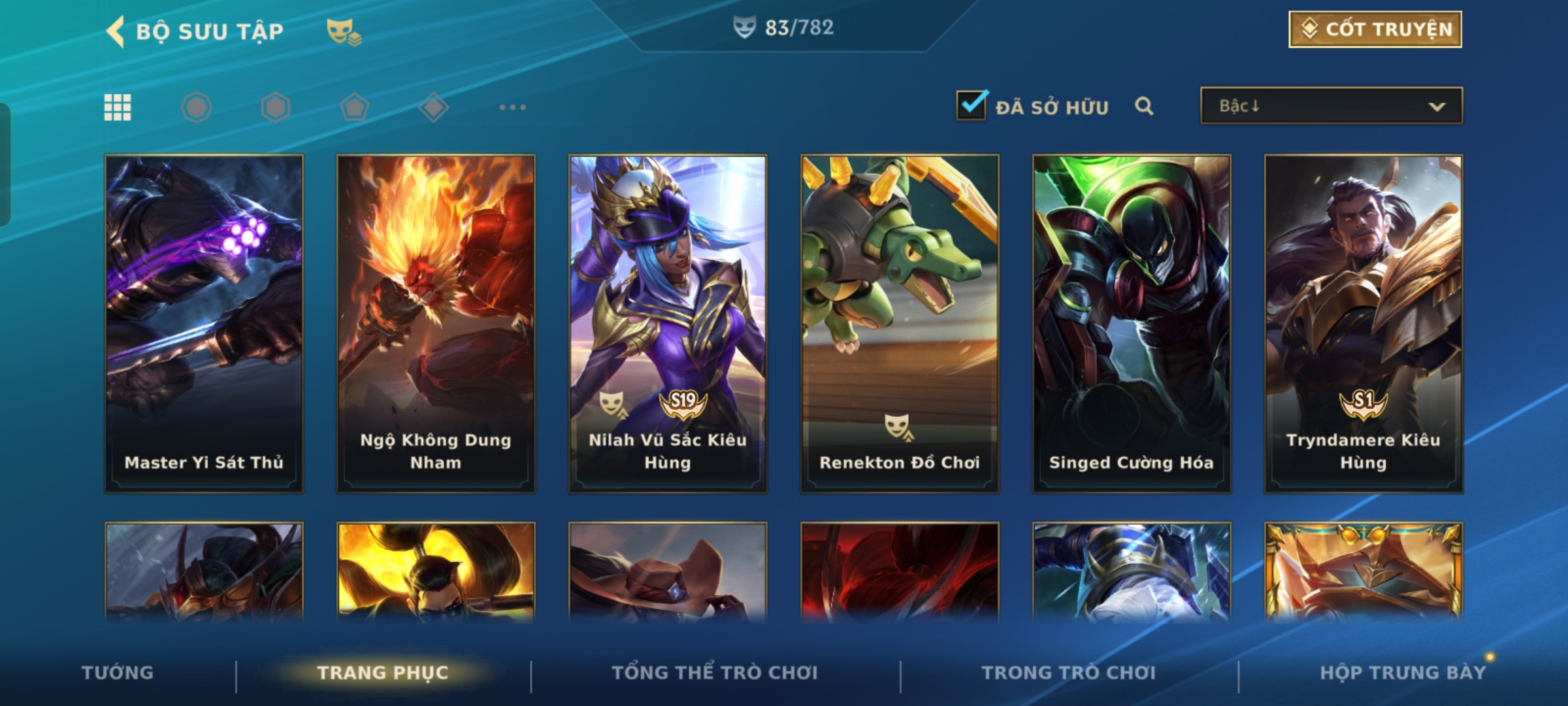
Task: Pick the Renekton Đồ Chơi skin card
Action: [x=900, y=324]
